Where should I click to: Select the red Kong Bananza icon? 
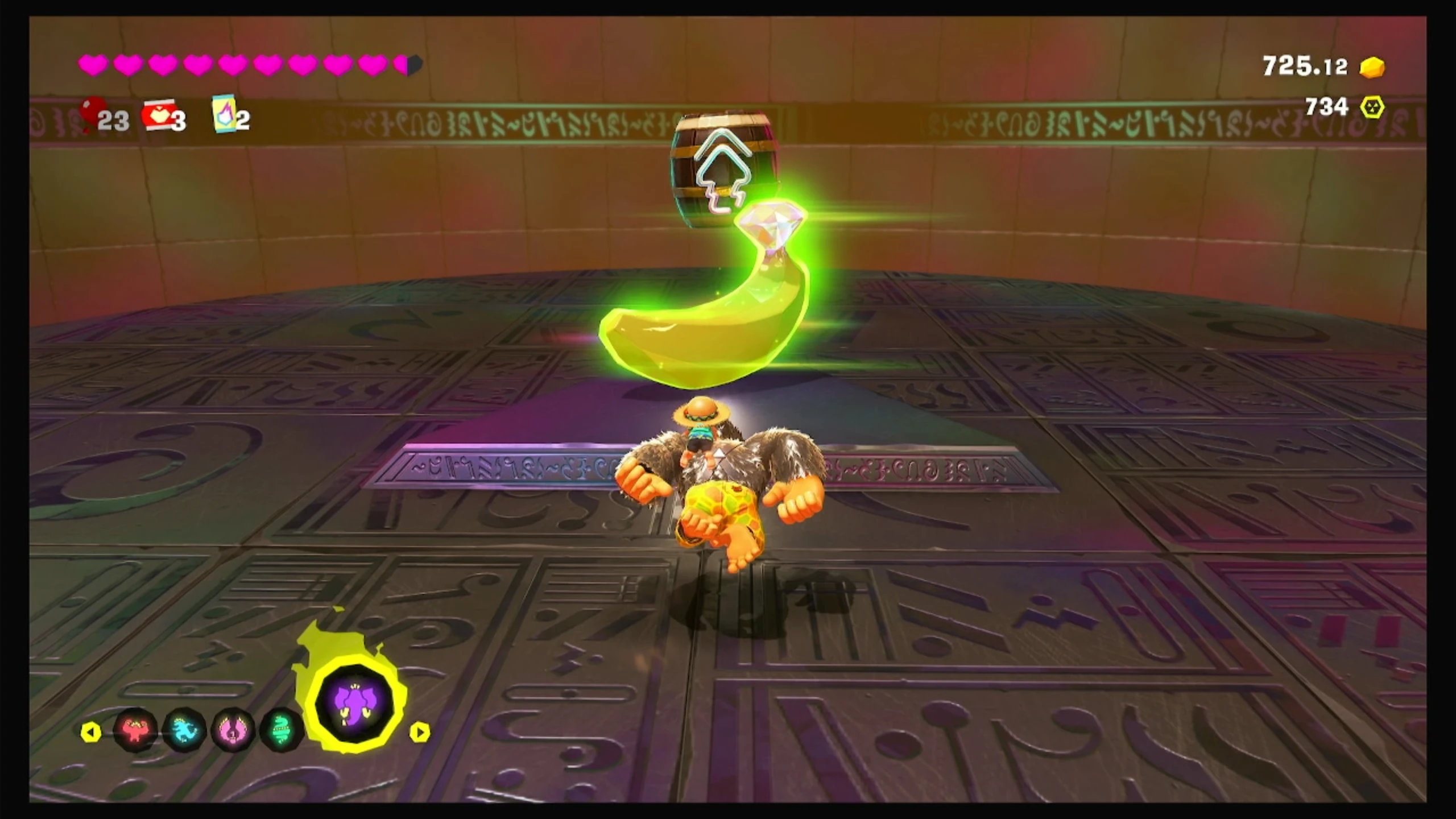(135, 730)
